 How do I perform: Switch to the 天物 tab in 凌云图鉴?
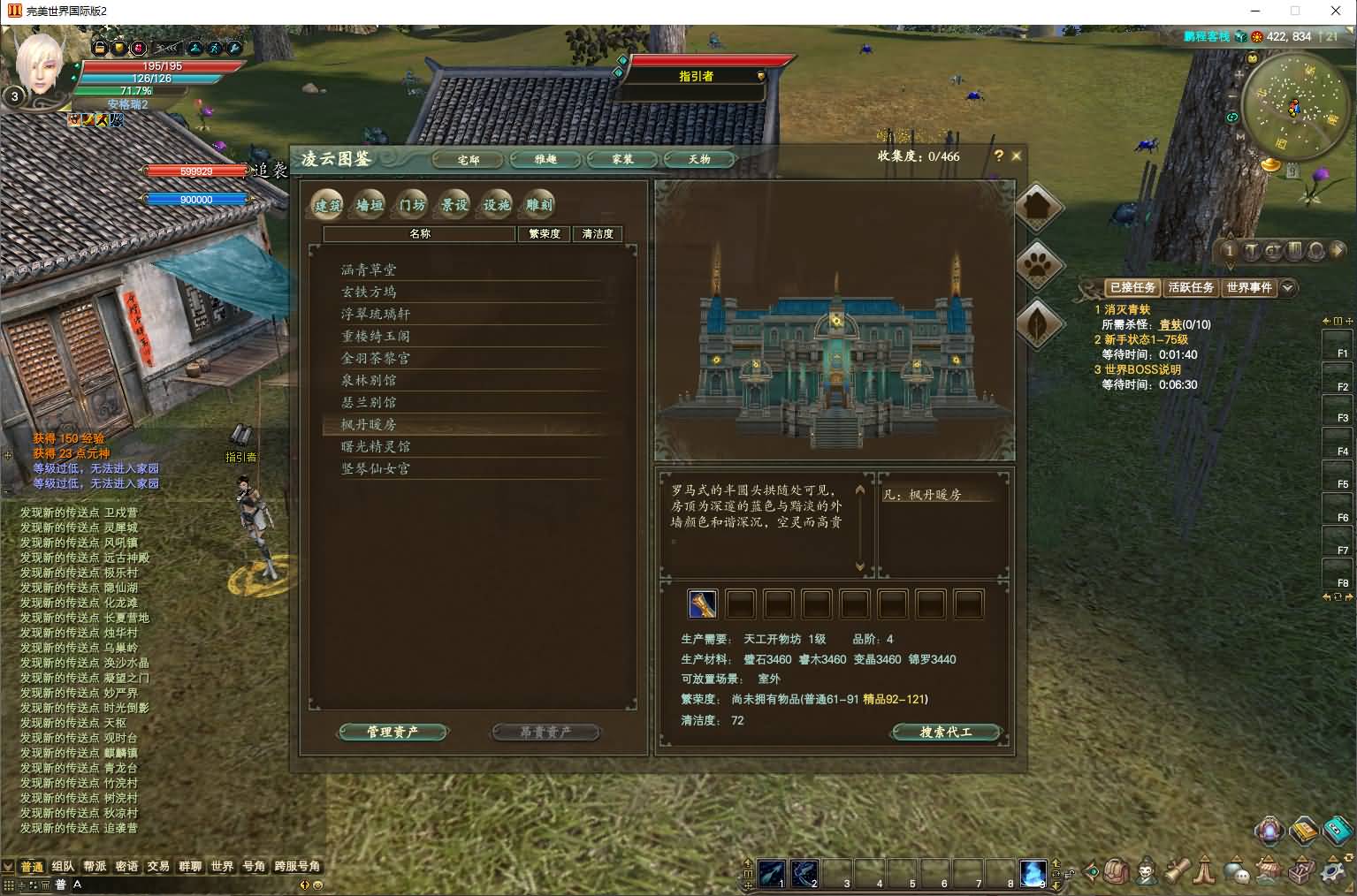click(699, 159)
